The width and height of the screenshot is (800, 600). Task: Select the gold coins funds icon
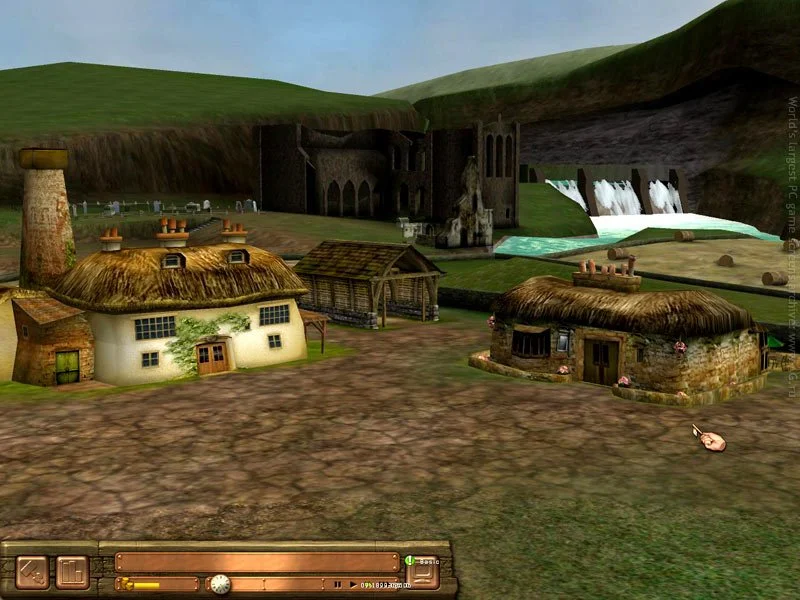(x=126, y=584)
